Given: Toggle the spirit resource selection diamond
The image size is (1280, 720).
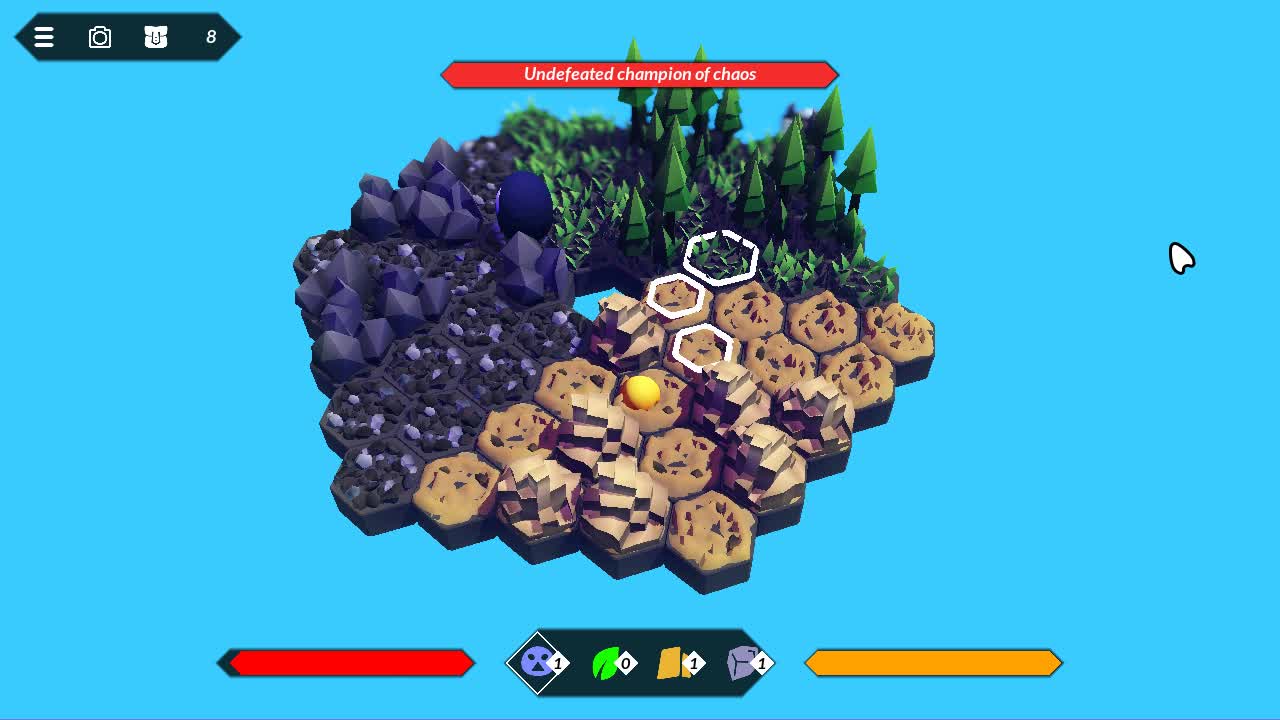Looking at the screenshot, I should point(537,662).
